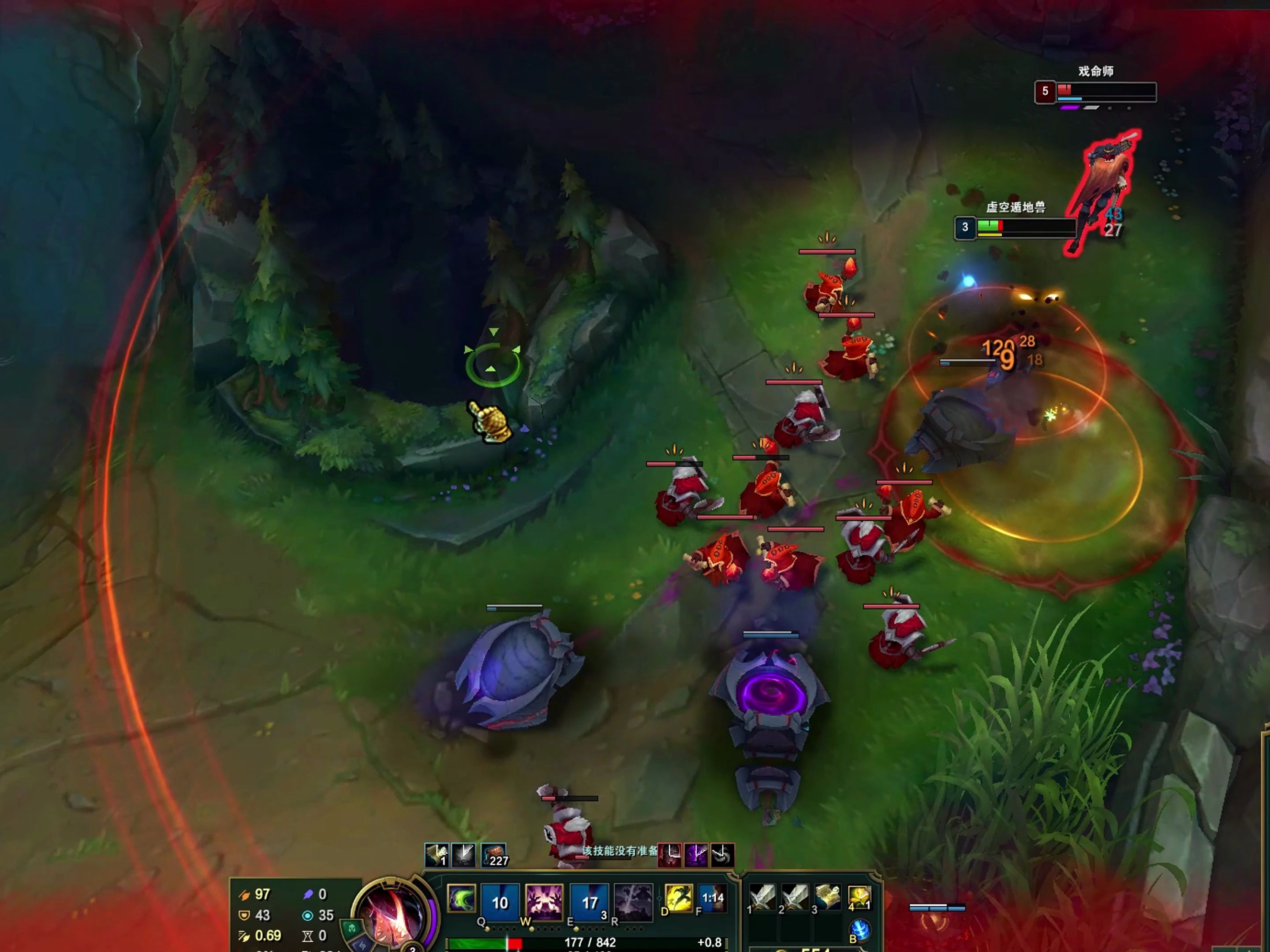Click the F summoner spell on cooldown
The width and height of the screenshot is (1270, 952).
(x=713, y=899)
